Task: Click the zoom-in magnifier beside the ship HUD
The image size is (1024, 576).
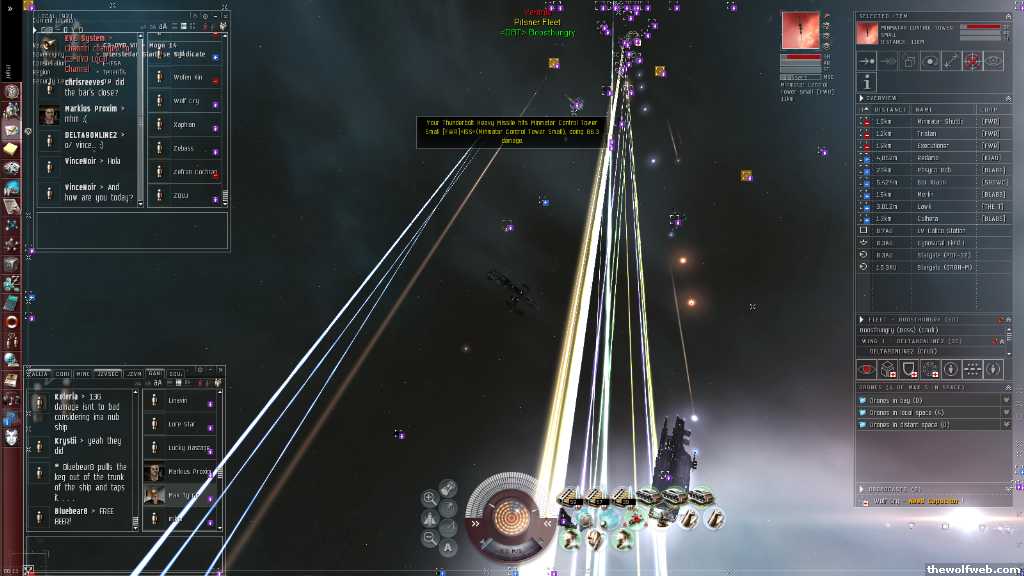Action: tap(429, 497)
